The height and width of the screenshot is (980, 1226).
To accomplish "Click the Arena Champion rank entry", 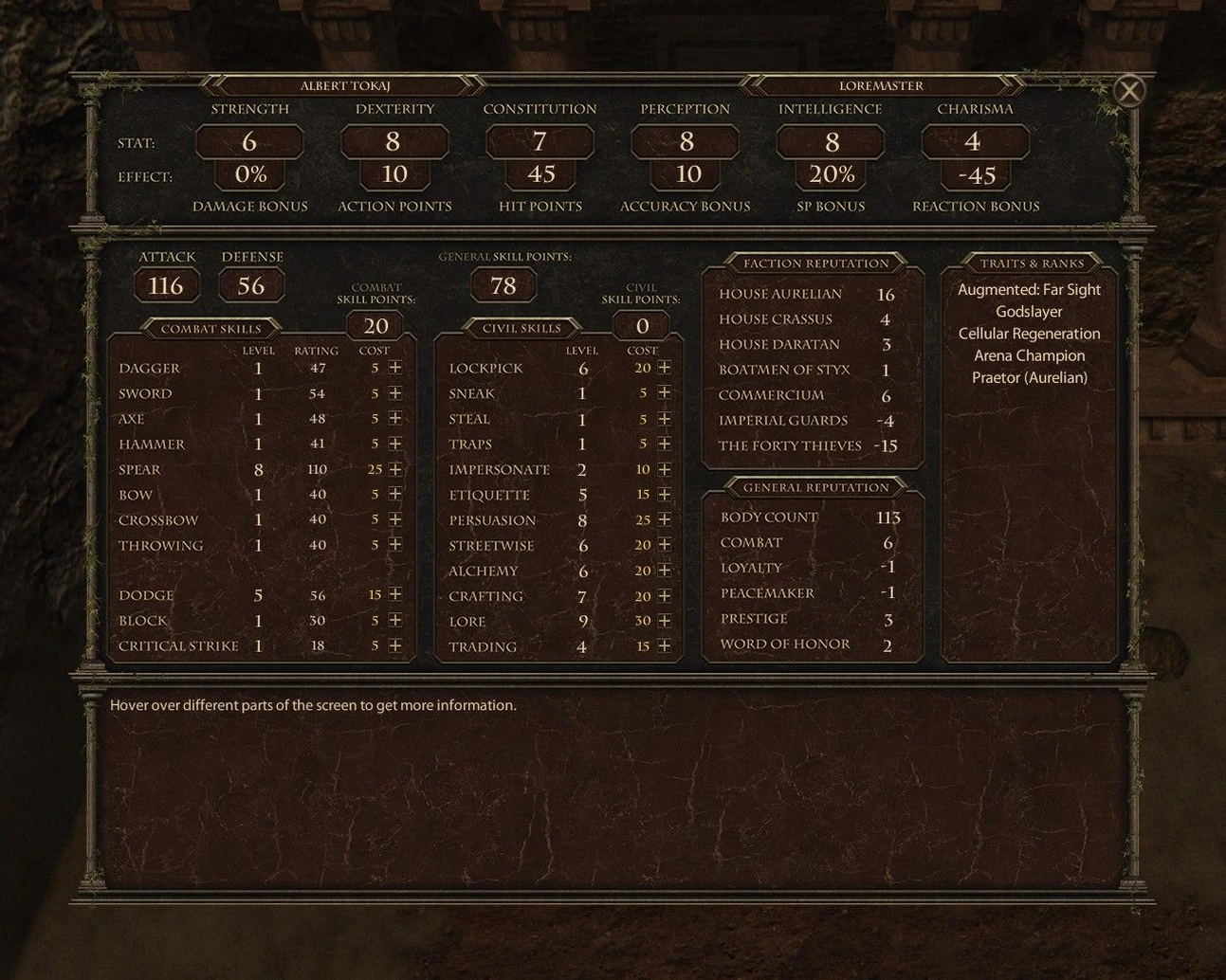I will click(x=1029, y=355).
